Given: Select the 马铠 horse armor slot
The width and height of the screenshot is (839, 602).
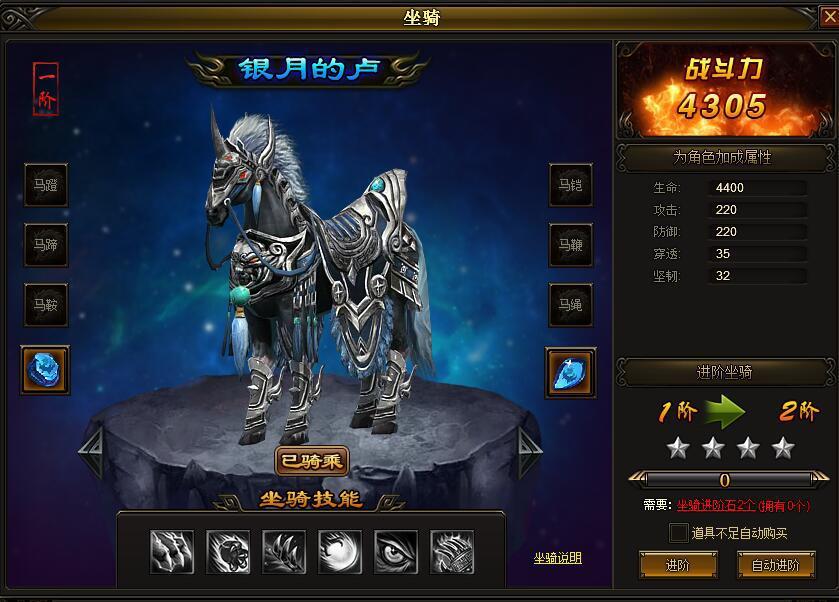Looking at the screenshot, I should click(x=570, y=185).
